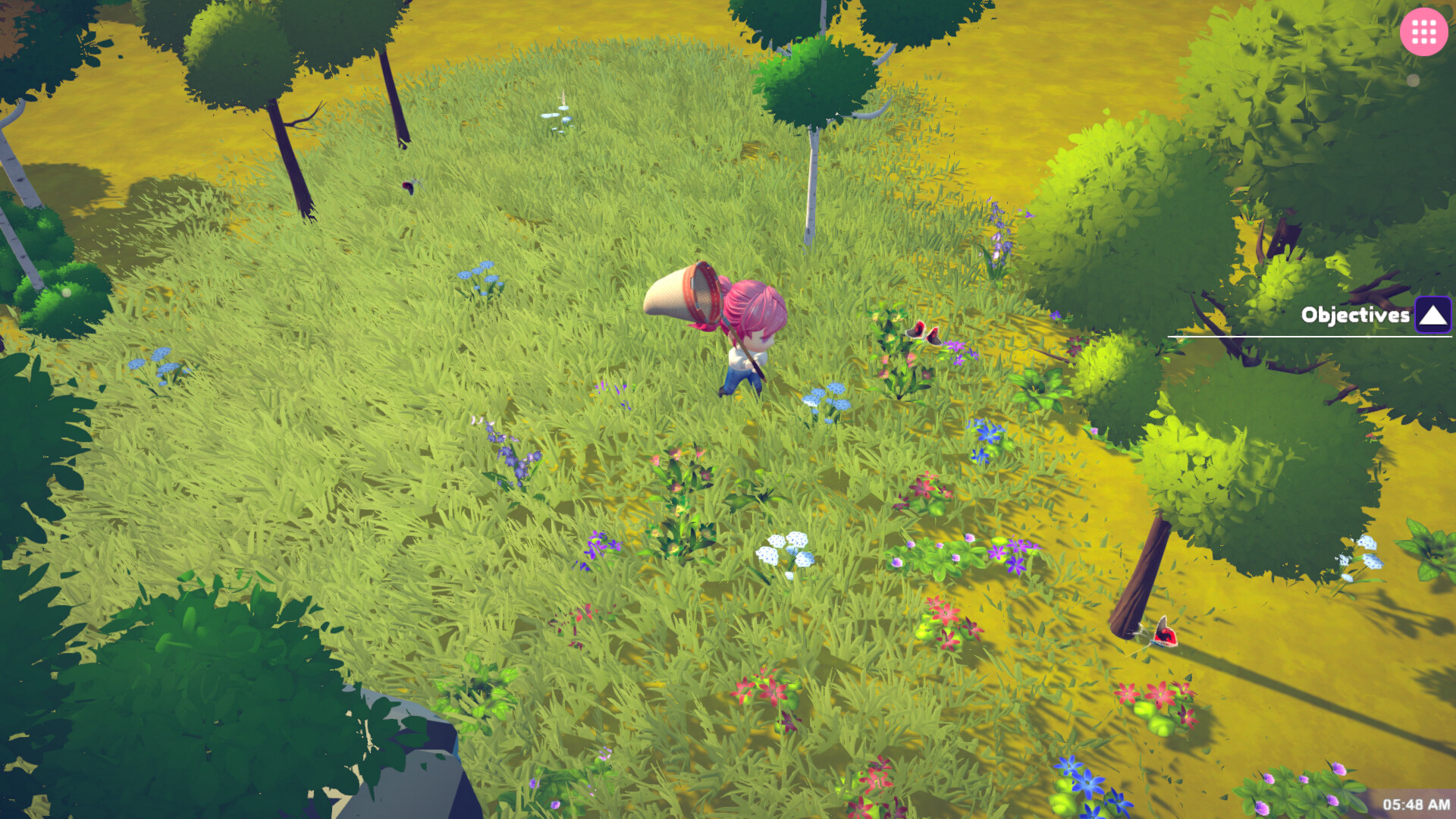Click the small glowing dot on the left edge

pyautogui.click(x=66, y=292)
